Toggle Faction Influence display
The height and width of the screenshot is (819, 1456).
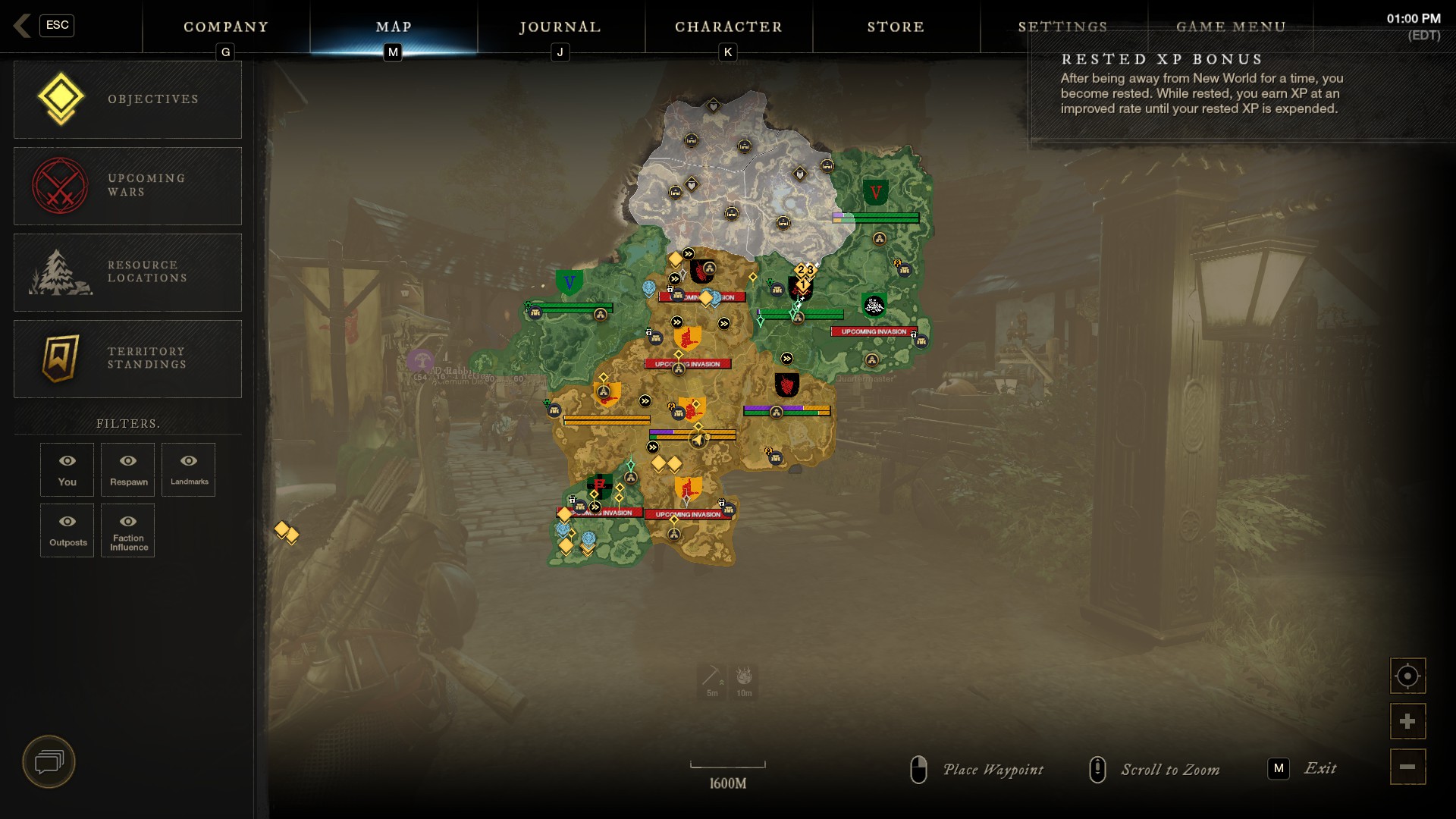click(x=127, y=530)
